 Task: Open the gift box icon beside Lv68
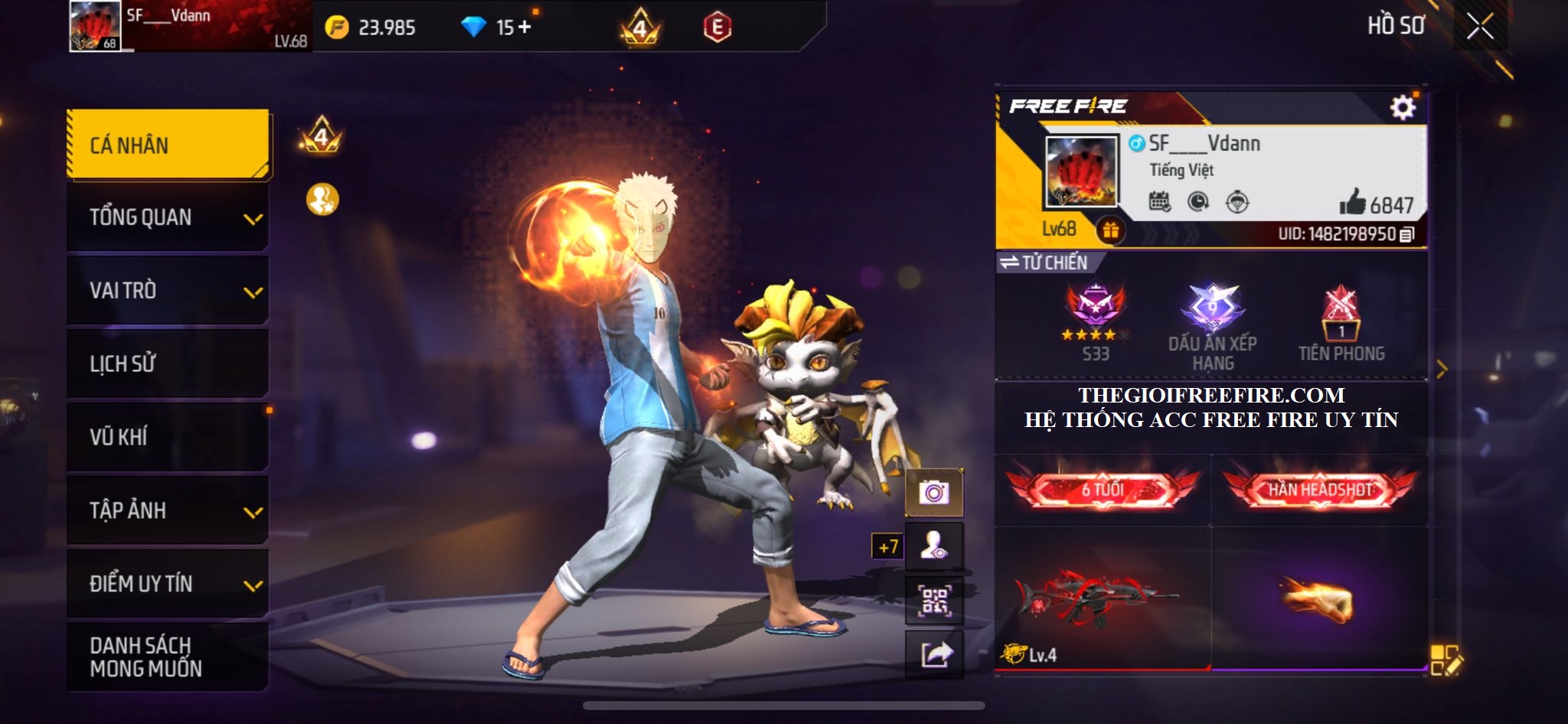pos(1110,230)
